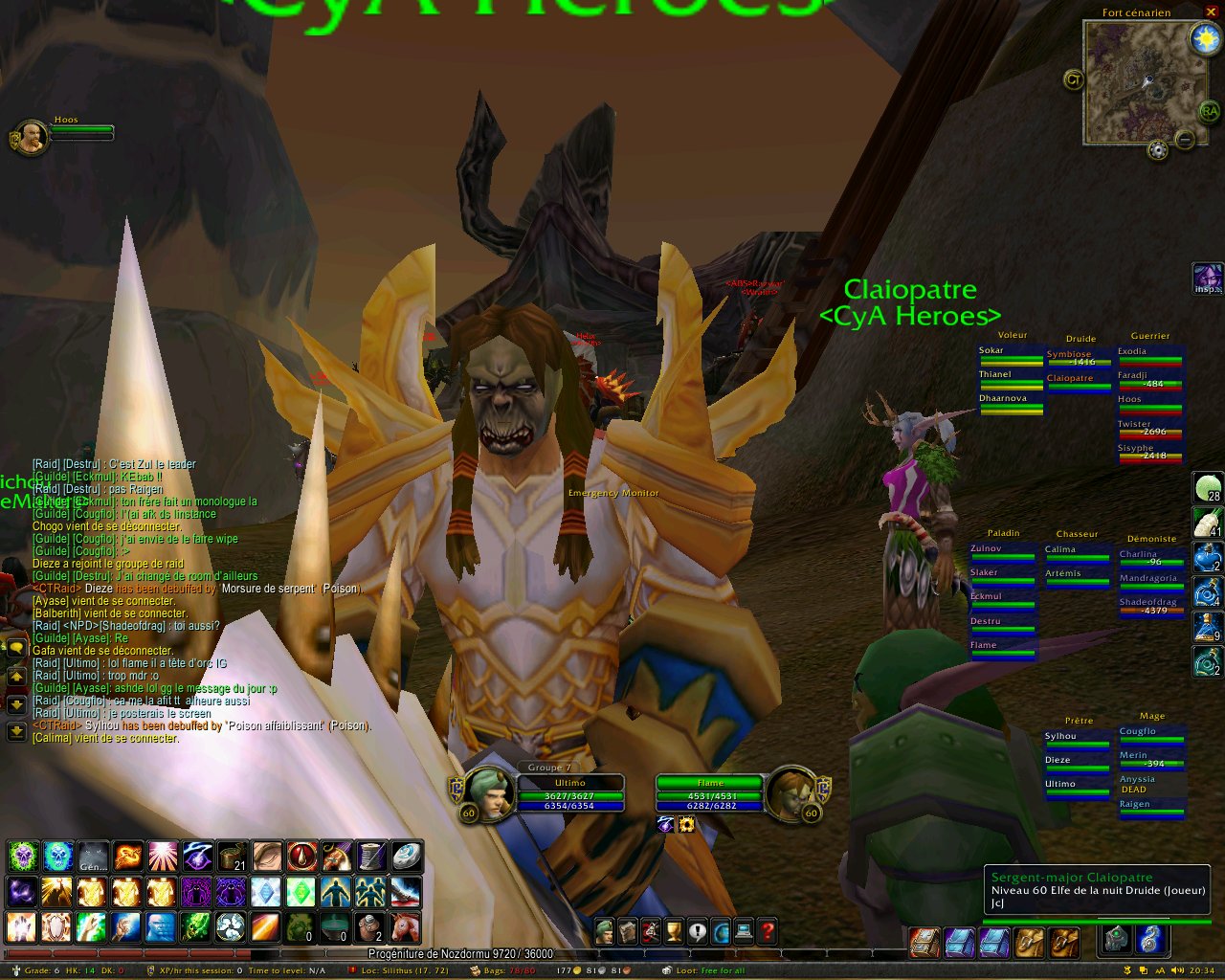Viewport: 1225px width, 980px height.
Task: Close the Fort cénarien minimap
Action: (x=1208, y=12)
